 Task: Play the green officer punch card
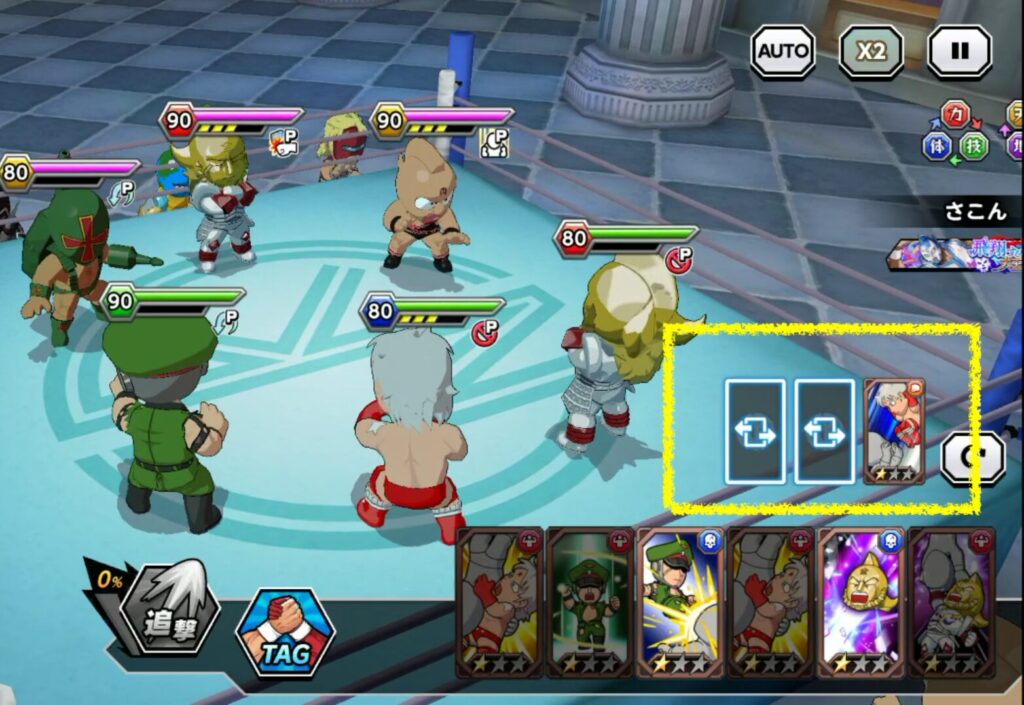(x=680, y=602)
